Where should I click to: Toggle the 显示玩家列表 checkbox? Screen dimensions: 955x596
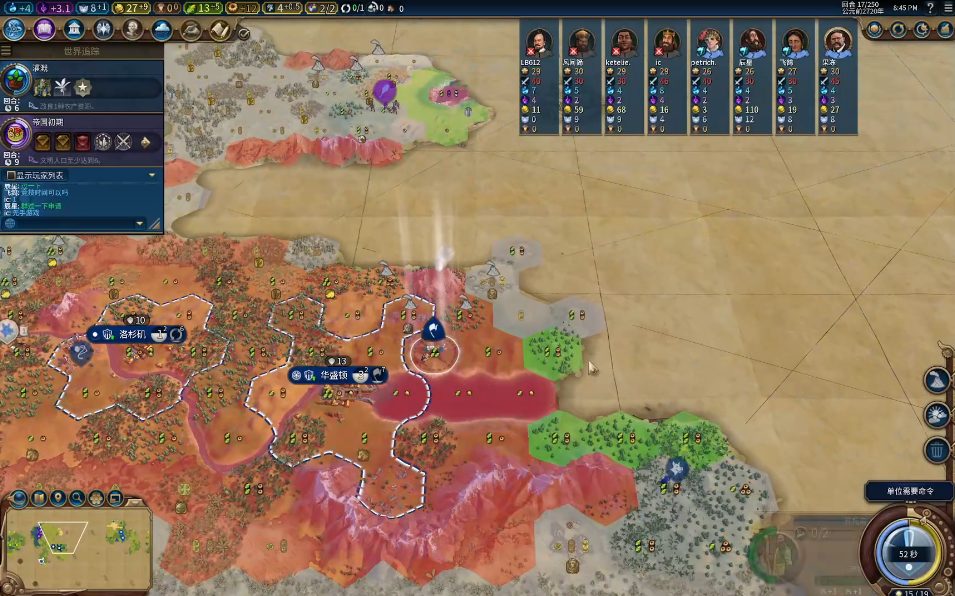[12, 175]
